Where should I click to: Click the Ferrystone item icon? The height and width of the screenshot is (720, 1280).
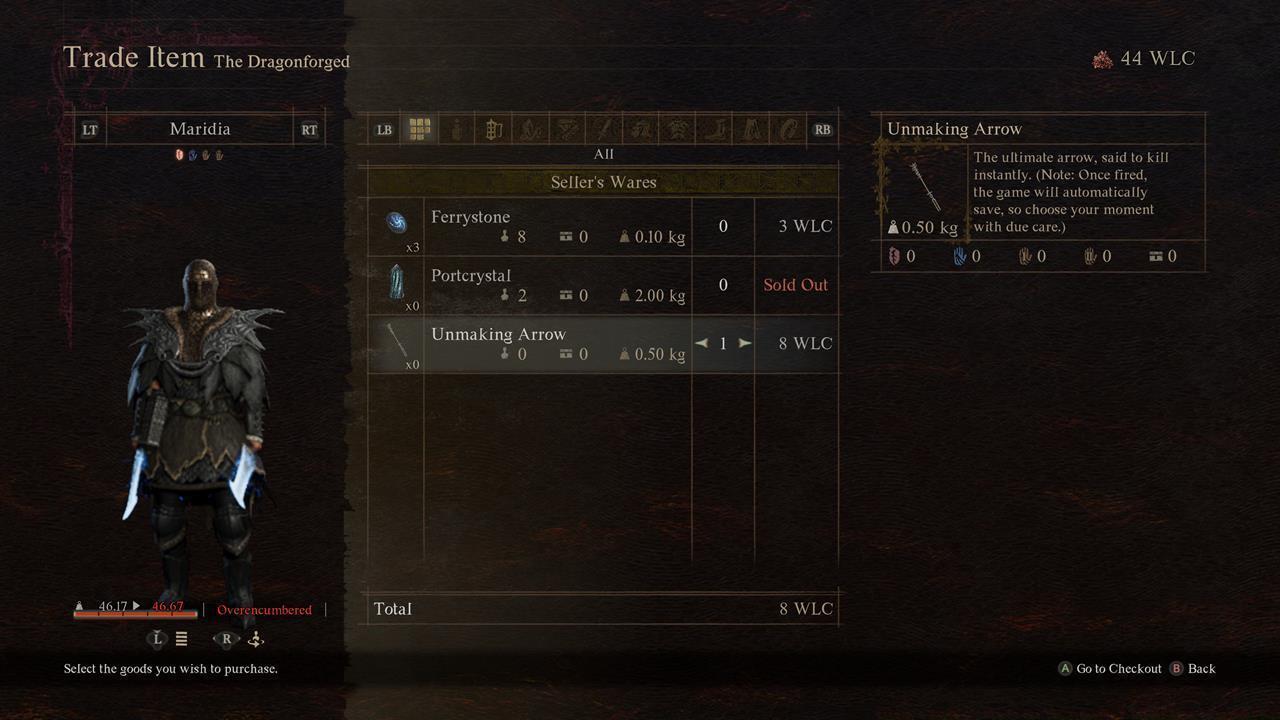399,225
